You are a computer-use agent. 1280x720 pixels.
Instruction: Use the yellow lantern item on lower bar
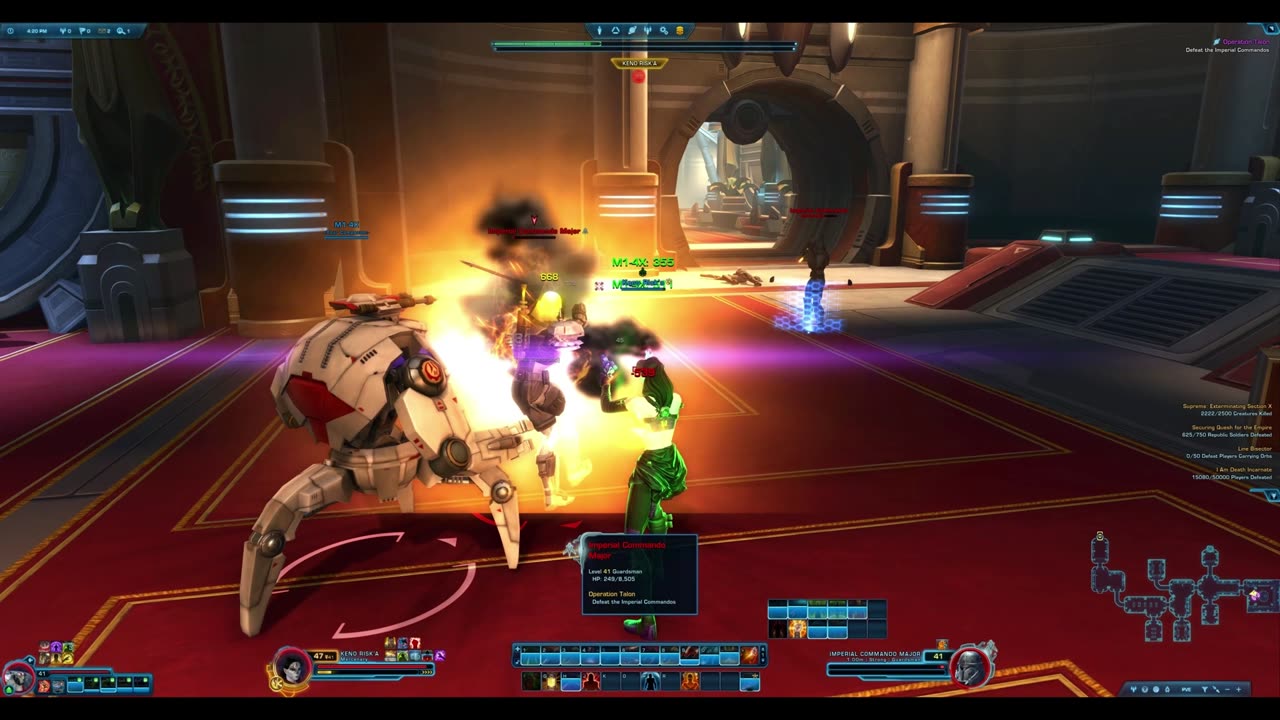tap(550, 682)
